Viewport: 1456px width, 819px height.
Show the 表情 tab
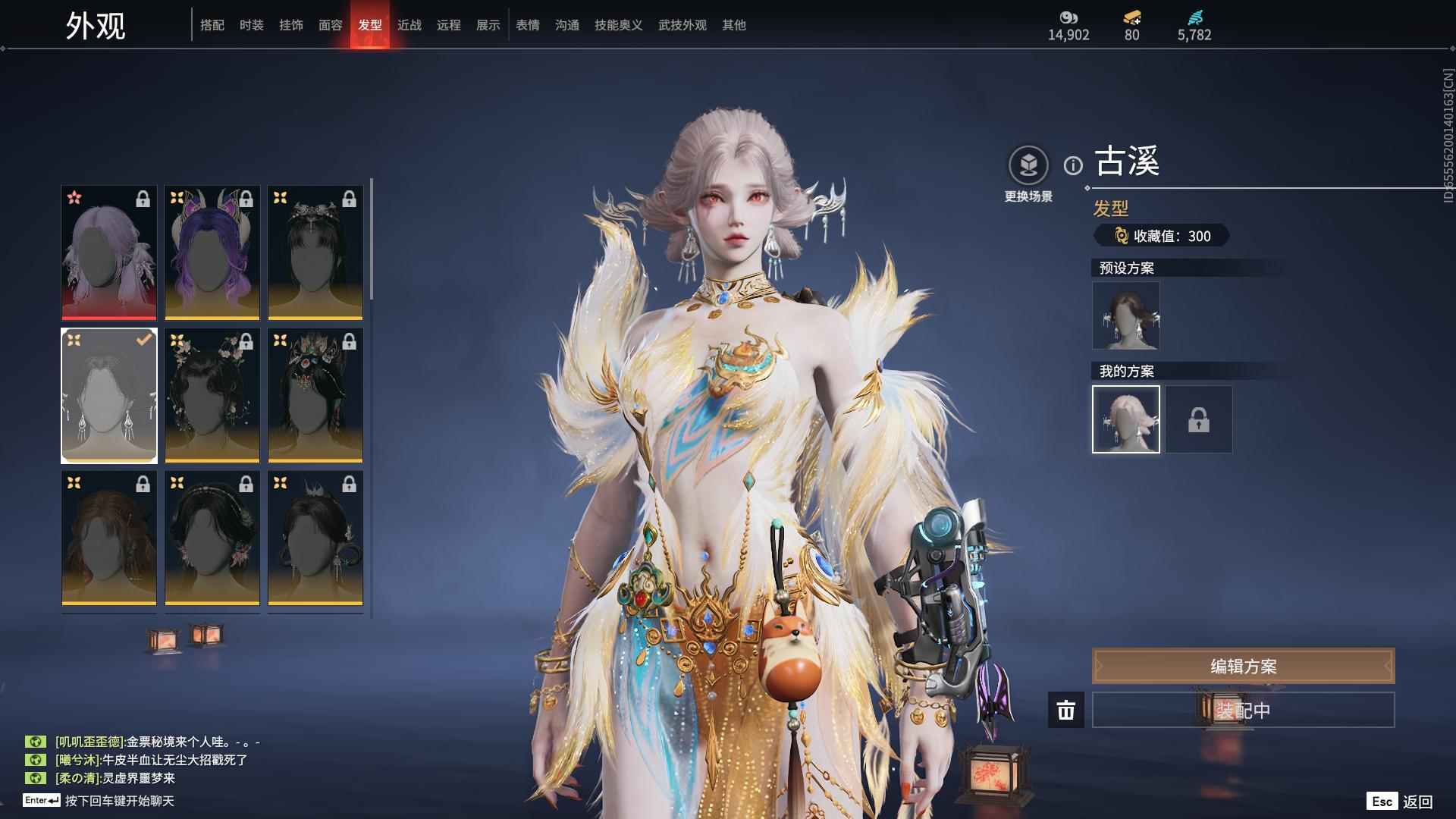click(528, 25)
